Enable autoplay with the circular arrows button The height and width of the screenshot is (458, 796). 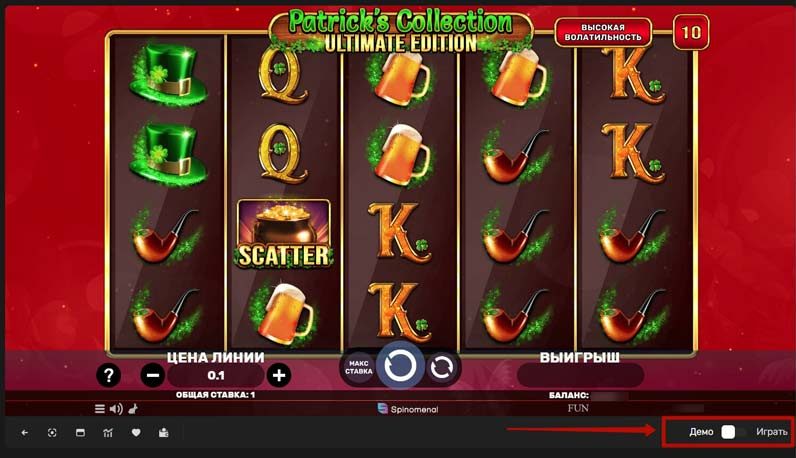(441, 367)
